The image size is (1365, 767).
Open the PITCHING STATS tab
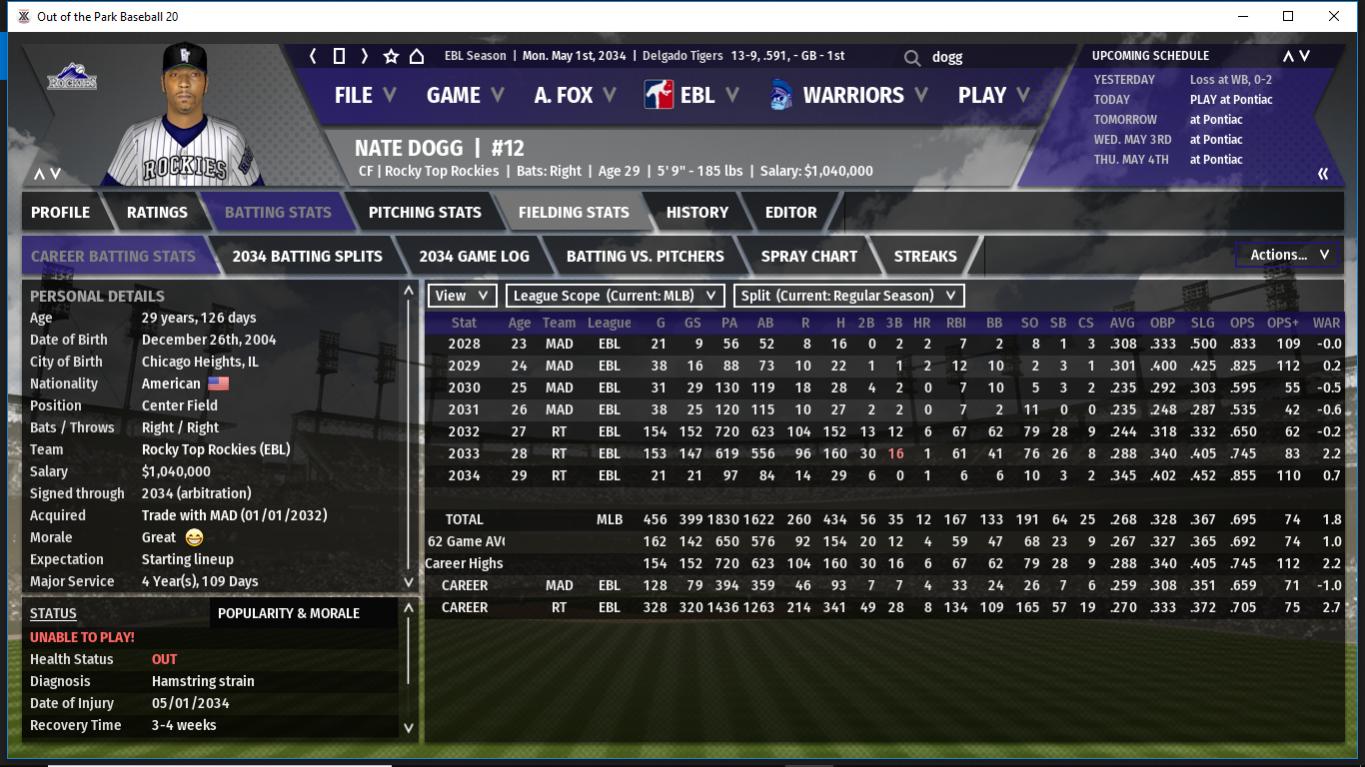[x=424, y=212]
